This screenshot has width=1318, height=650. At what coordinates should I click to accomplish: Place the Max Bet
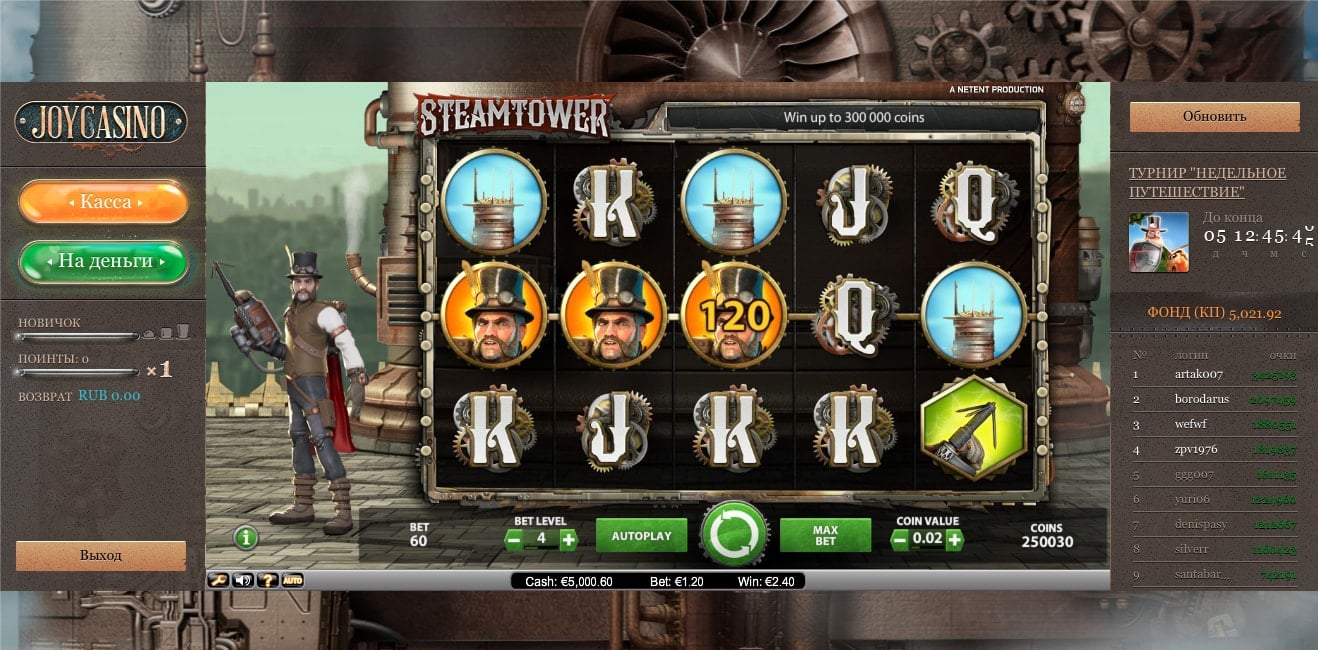tap(825, 536)
